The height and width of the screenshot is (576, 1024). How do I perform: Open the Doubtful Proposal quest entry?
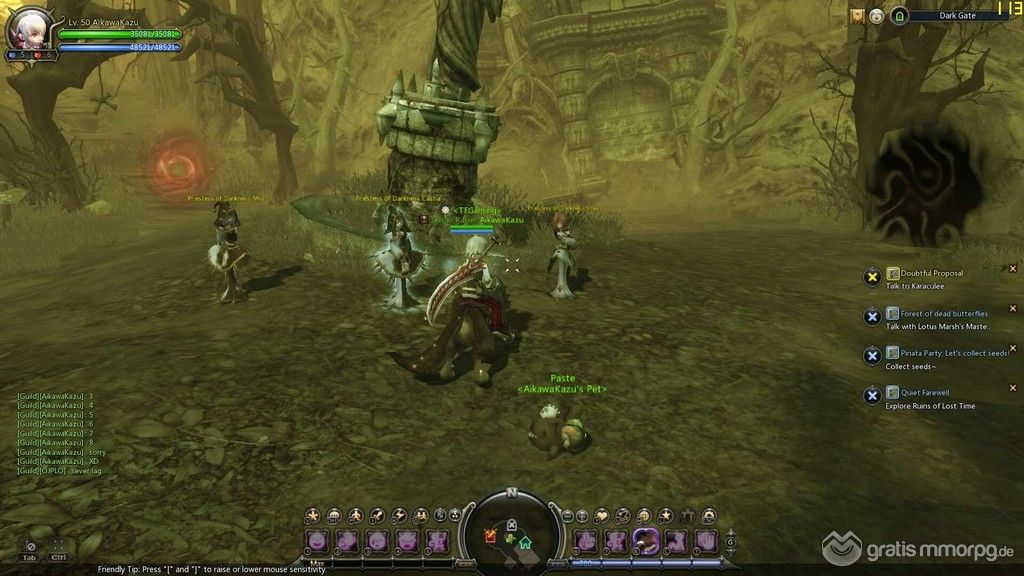coord(929,273)
